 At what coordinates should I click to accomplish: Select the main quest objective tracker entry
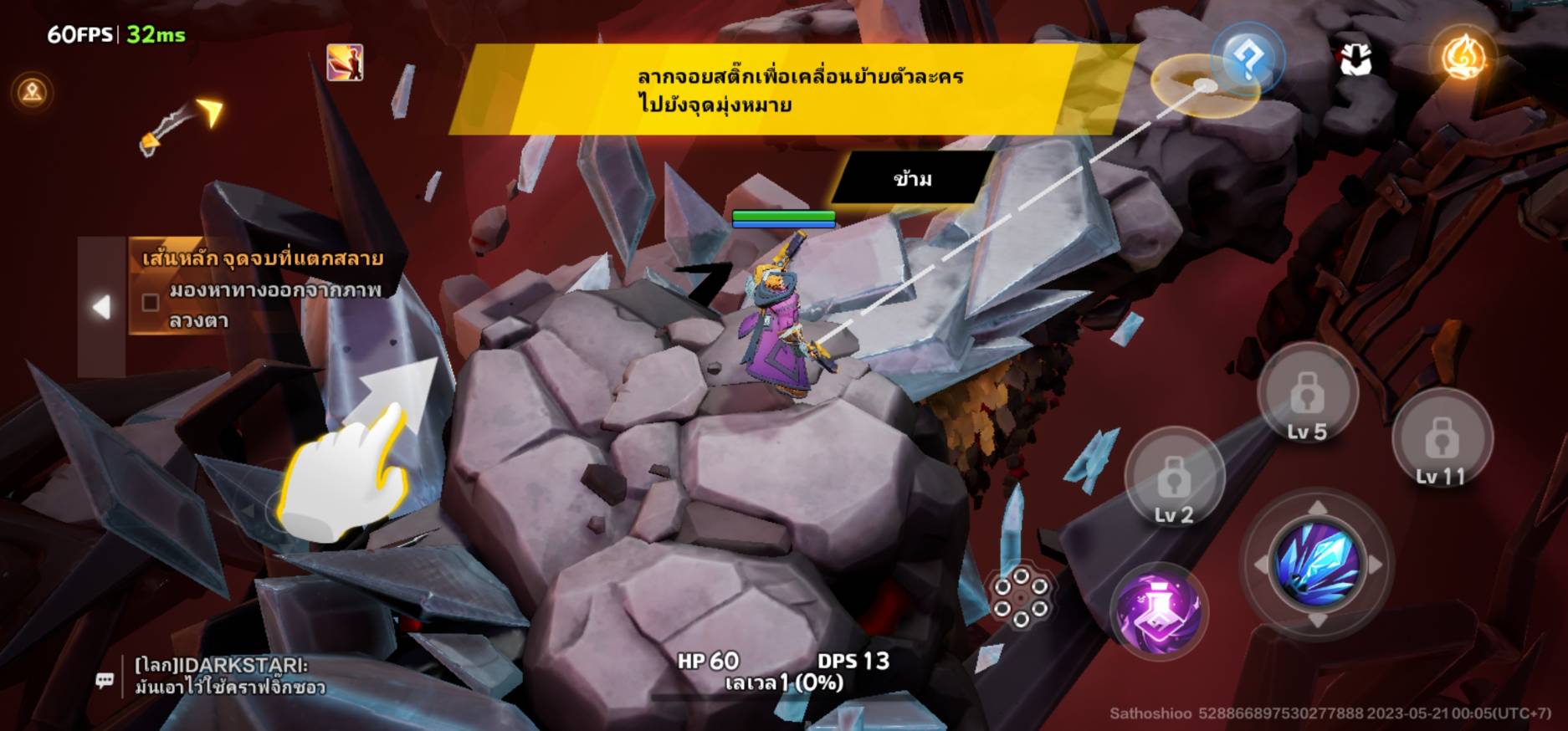click(x=261, y=289)
